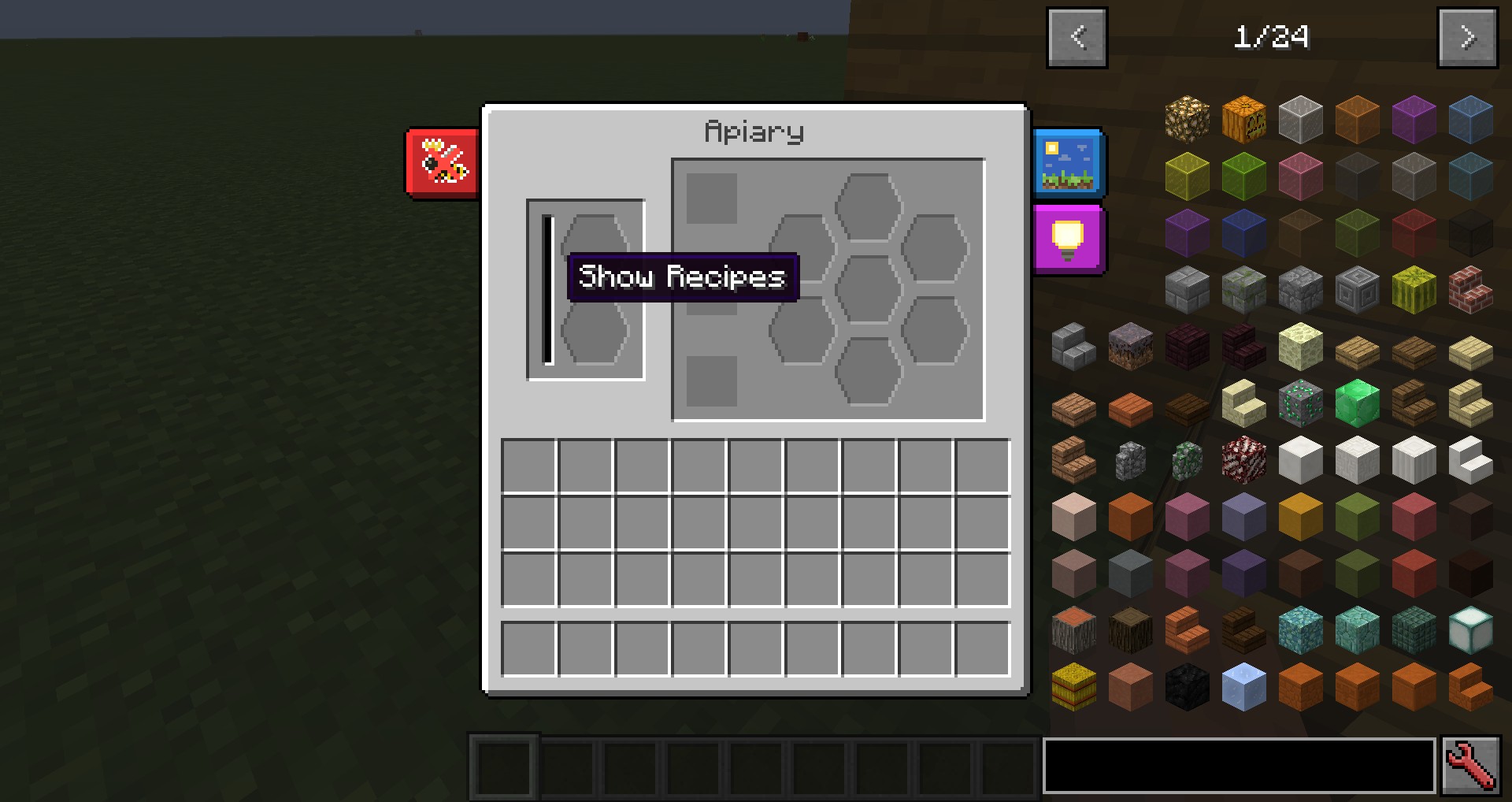Go to the next item list page
Image resolution: width=1512 pixels, height=802 pixels.
coord(1467,38)
